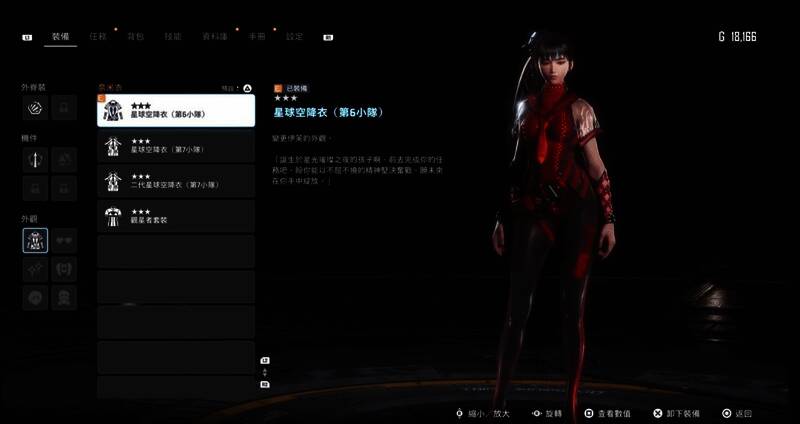The height and width of the screenshot is (424, 800).
Task: Choose 星球空降衣（第7小隊） outfit row
Action: (x=175, y=146)
